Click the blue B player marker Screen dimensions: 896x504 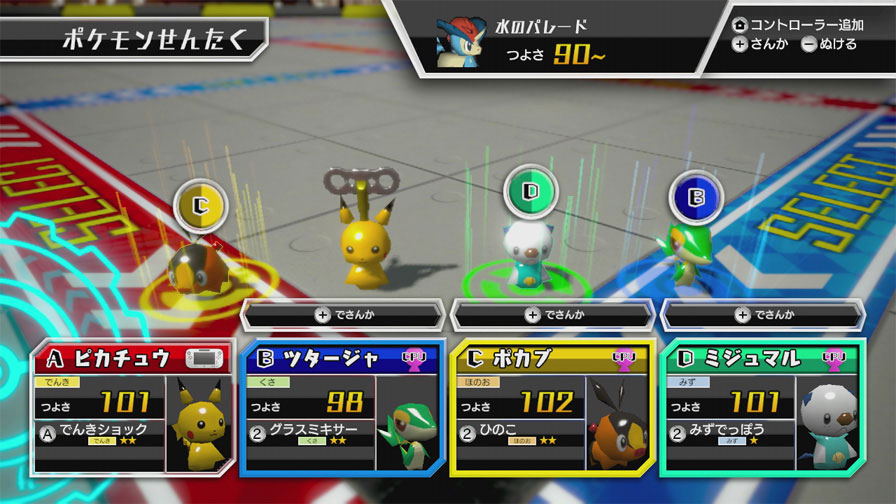[x=694, y=196]
